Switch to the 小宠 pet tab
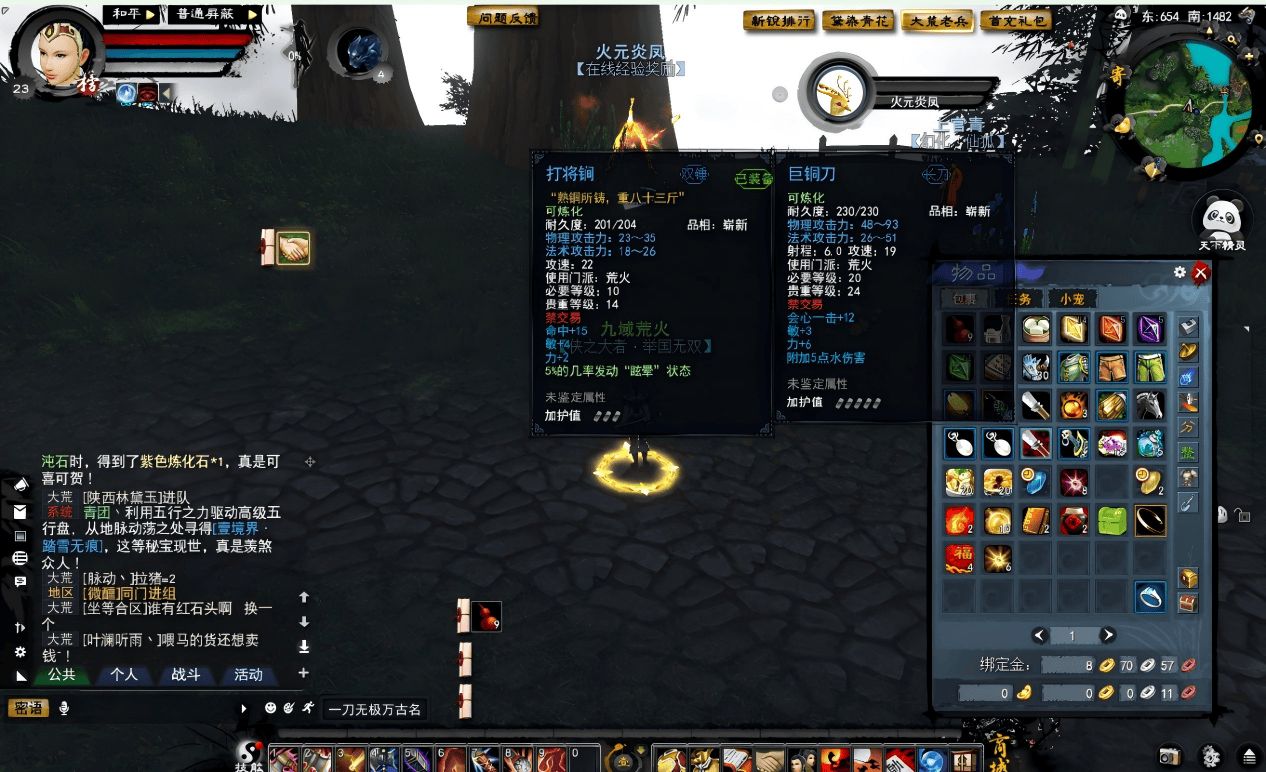 click(1072, 299)
